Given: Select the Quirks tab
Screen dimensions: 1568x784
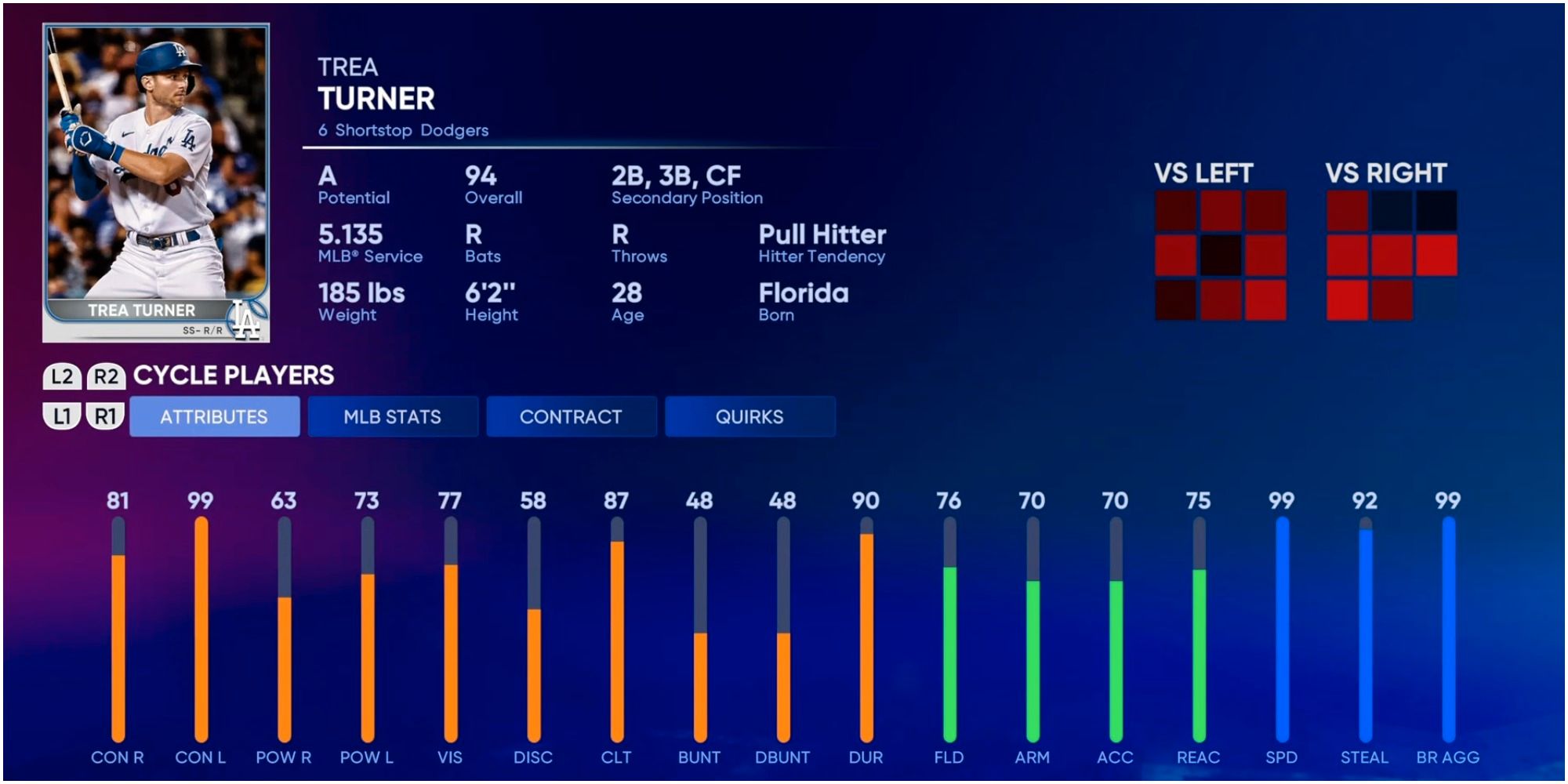Looking at the screenshot, I should click(750, 416).
